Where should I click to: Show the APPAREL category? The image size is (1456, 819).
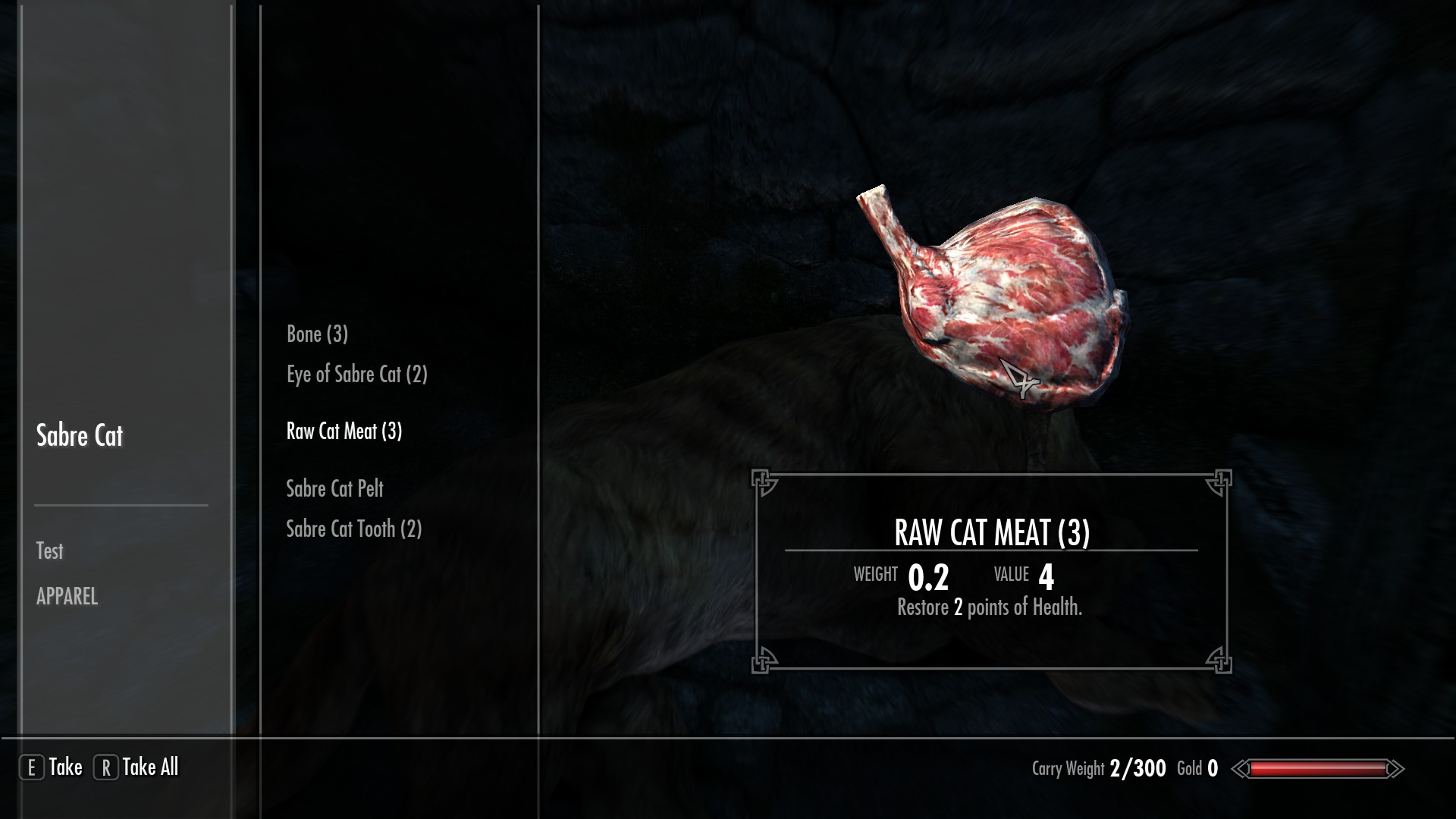[x=67, y=597]
